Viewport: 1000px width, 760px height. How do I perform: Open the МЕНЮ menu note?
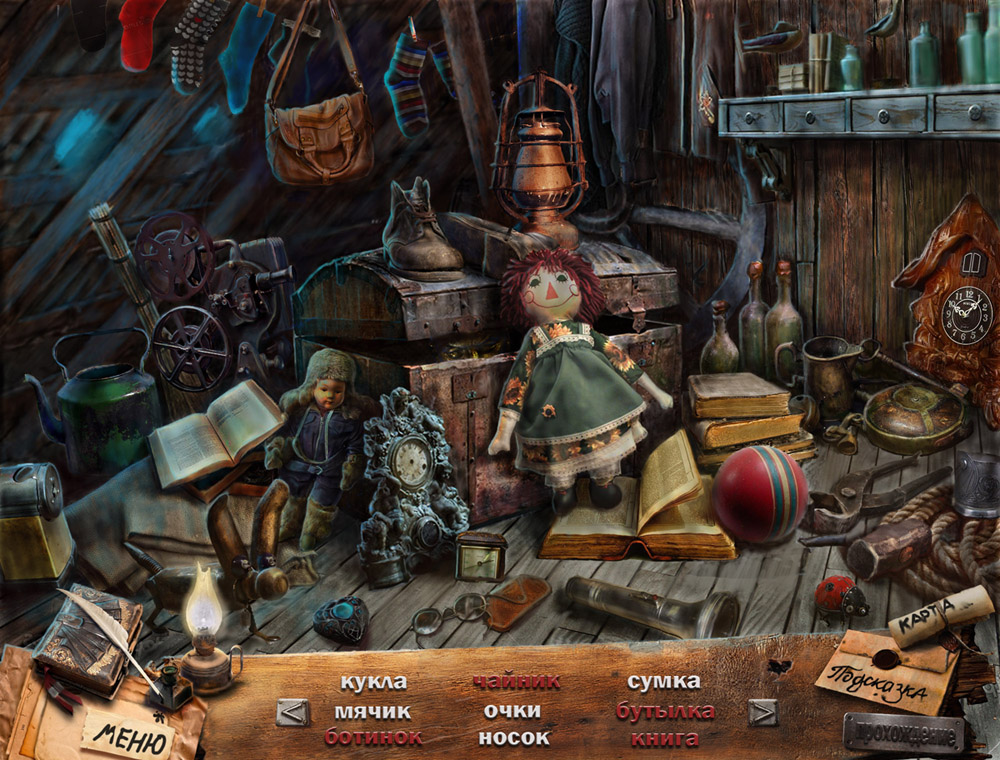pos(127,738)
